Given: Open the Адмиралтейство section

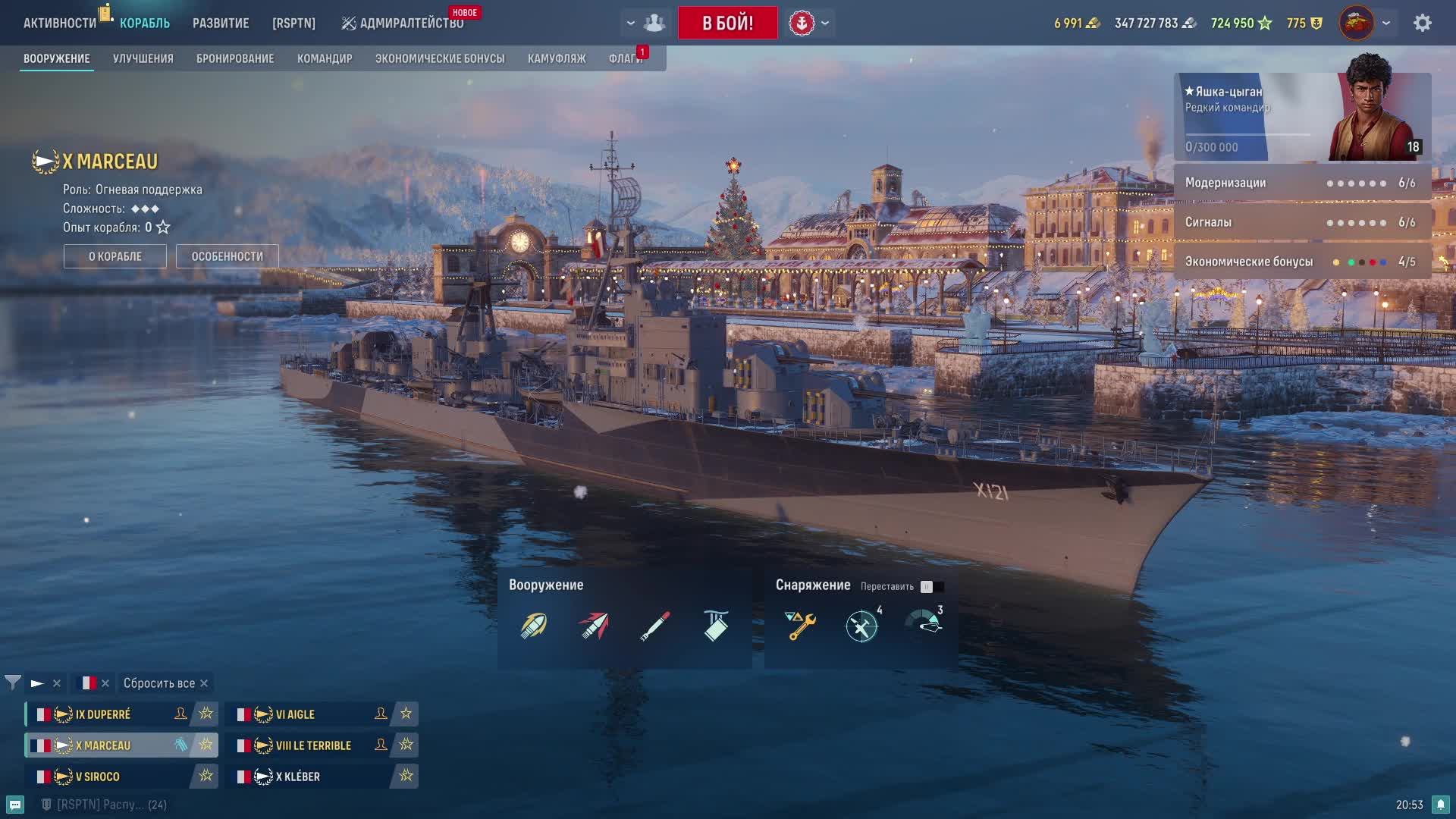Looking at the screenshot, I should [x=403, y=24].
